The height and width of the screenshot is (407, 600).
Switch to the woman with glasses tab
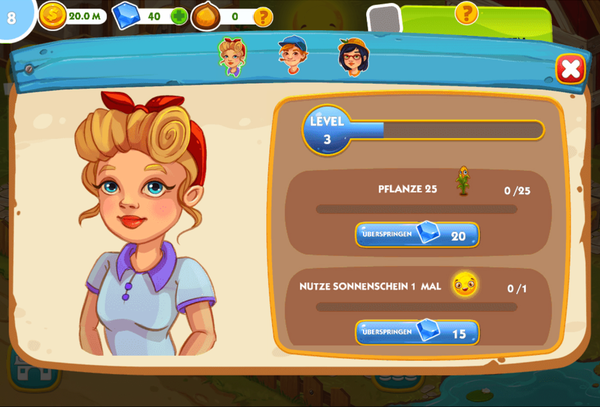point(353,56)
